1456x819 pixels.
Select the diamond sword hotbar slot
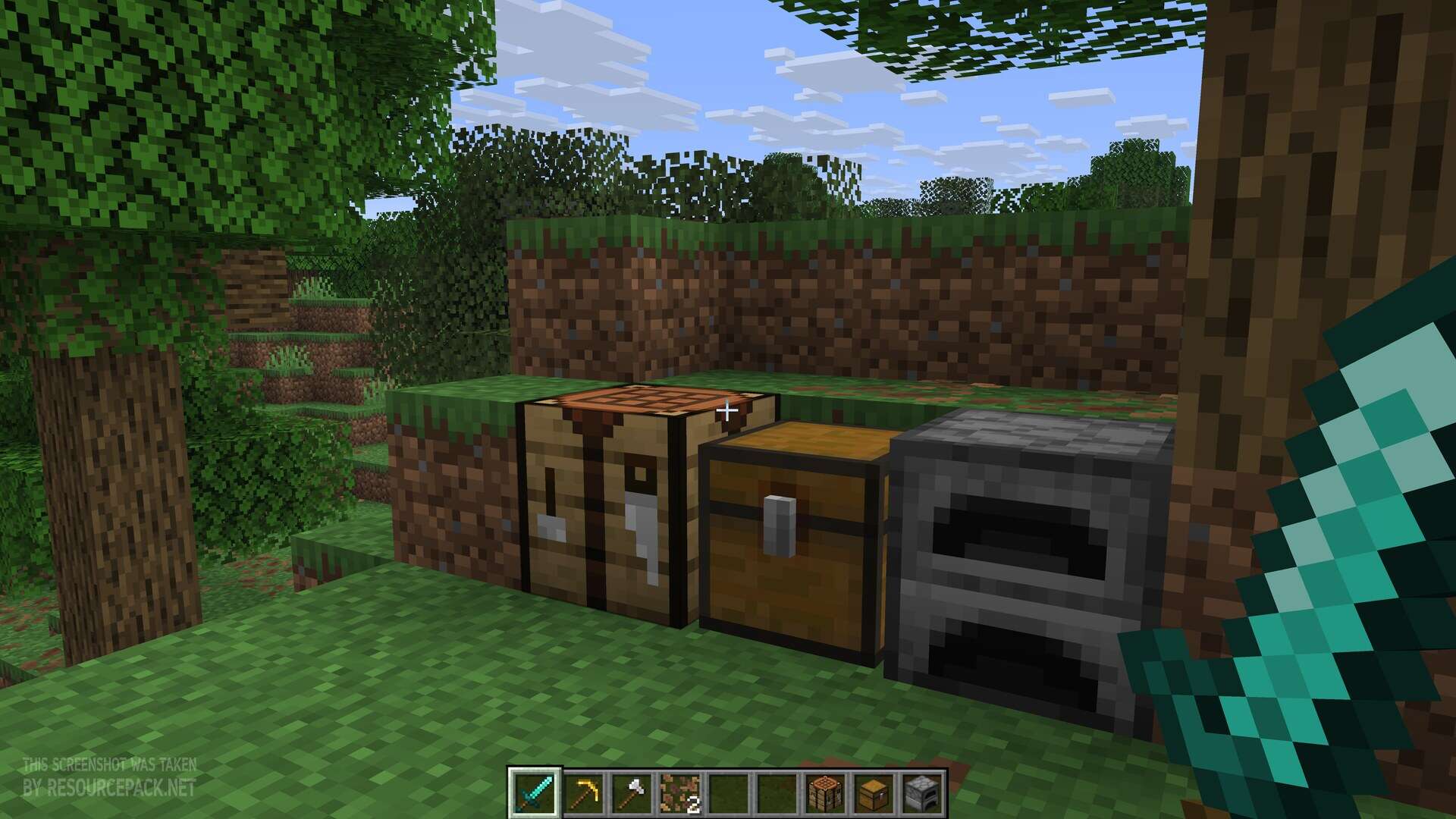[x=534, y=793]
